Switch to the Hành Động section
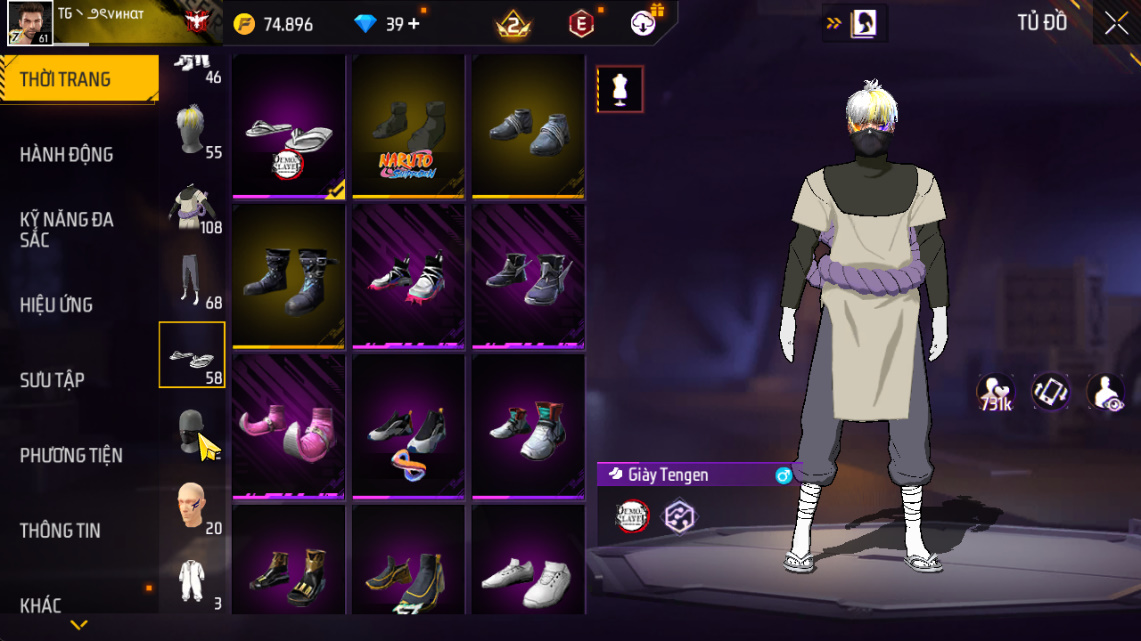Screen dimensions: 1141x641 click(x=67, y=154)
